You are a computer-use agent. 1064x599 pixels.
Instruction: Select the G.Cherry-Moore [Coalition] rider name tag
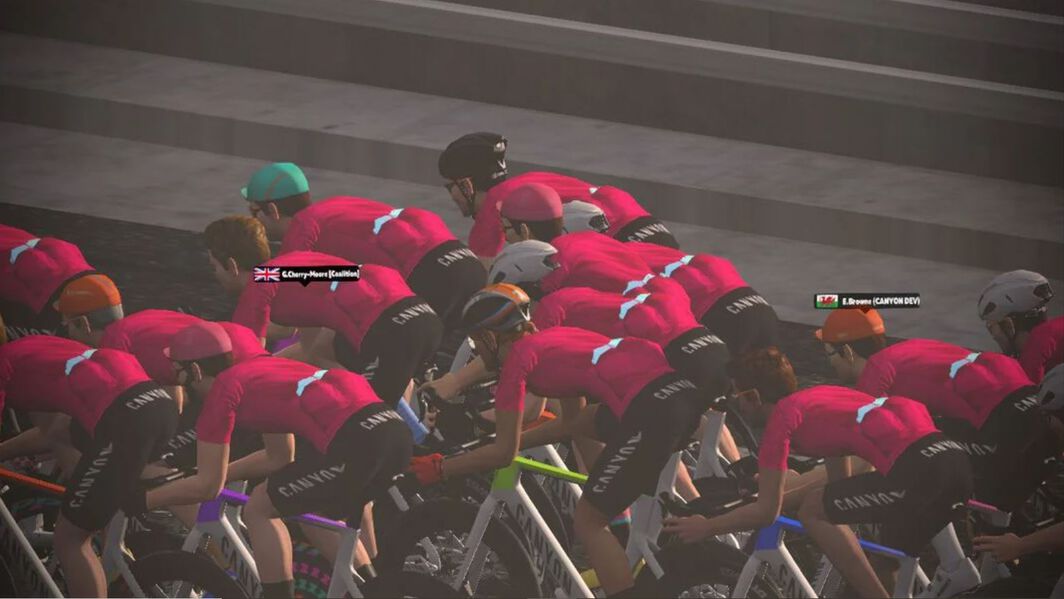307,274
